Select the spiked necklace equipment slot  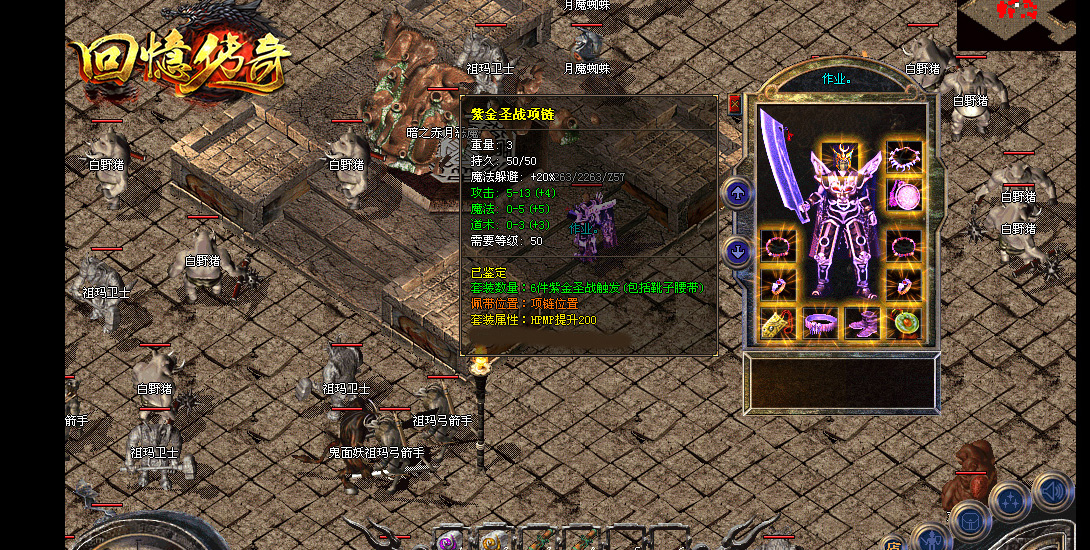tap(904, 158)
